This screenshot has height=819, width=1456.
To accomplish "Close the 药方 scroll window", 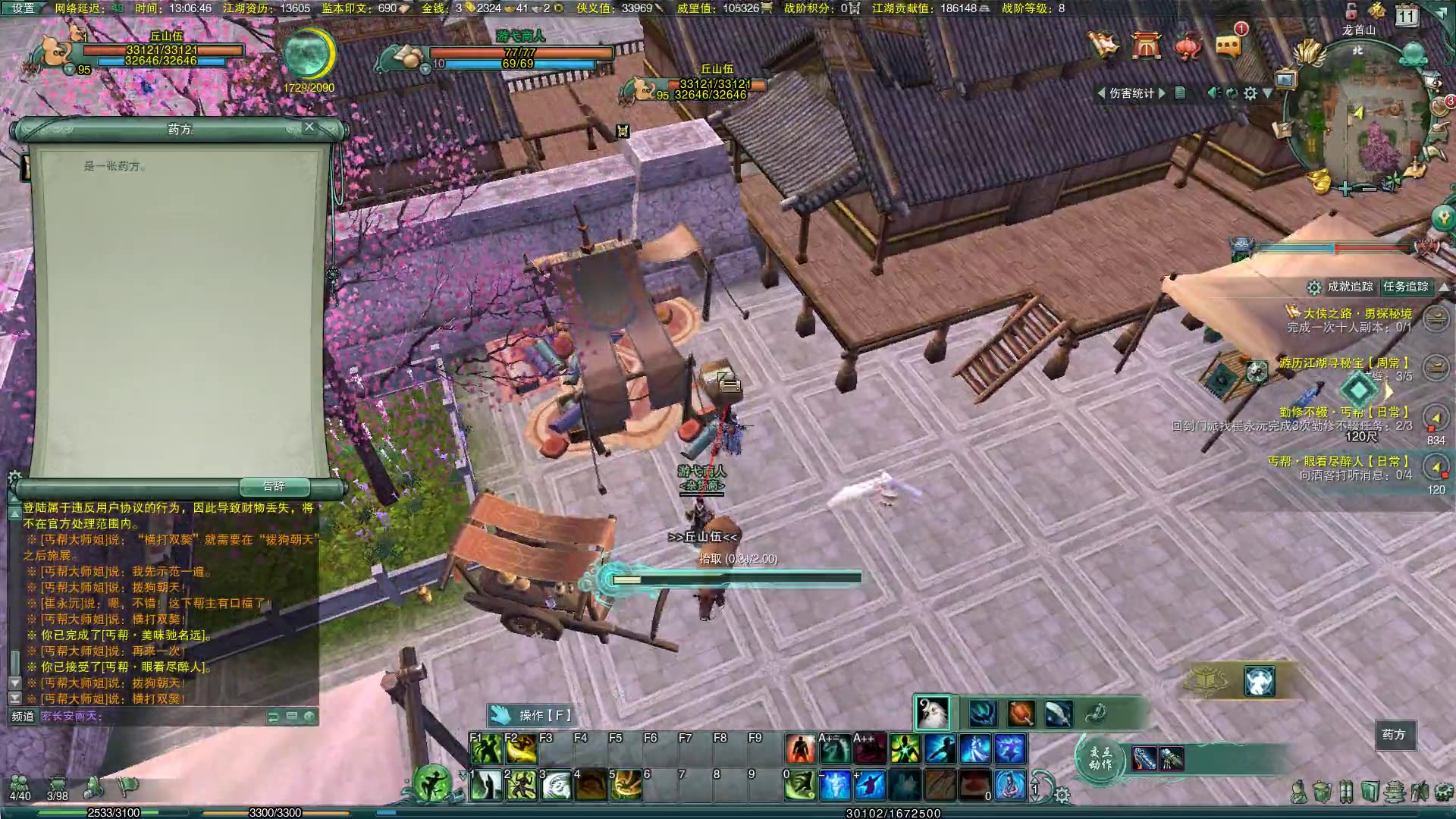I will (309, 127).
